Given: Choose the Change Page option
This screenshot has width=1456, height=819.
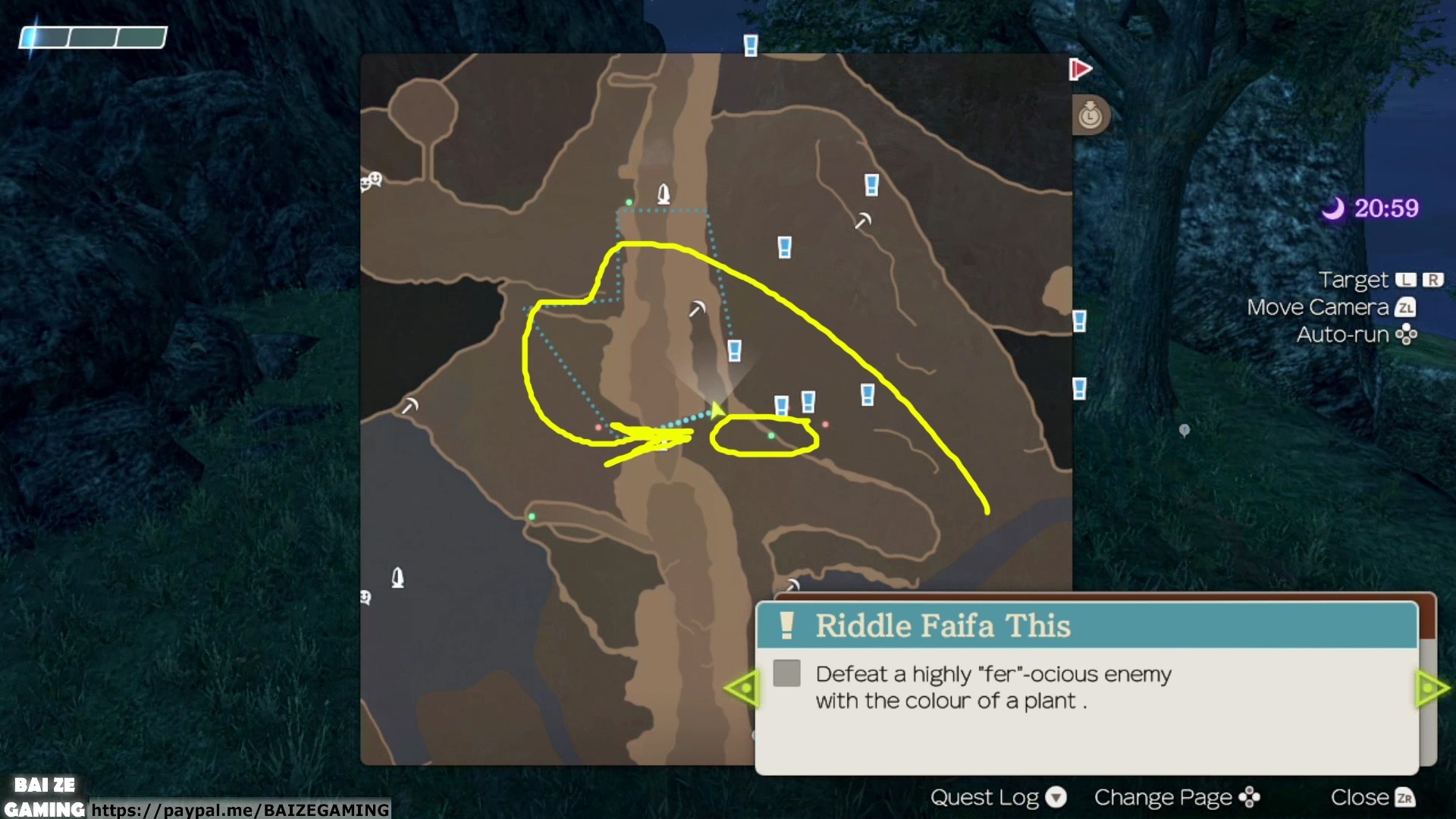Looking at the screenshot, I should click(1176, 798).
